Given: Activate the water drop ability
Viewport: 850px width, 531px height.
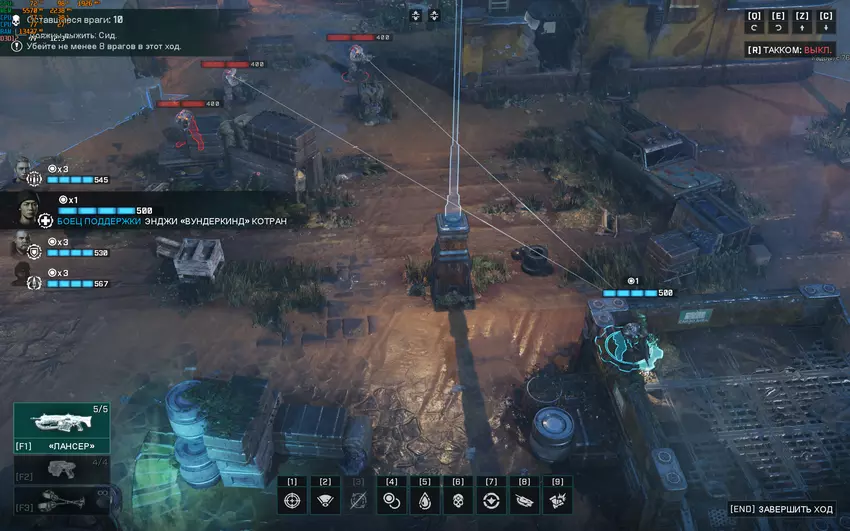Looking at the screenshot, I should [425, 501].
